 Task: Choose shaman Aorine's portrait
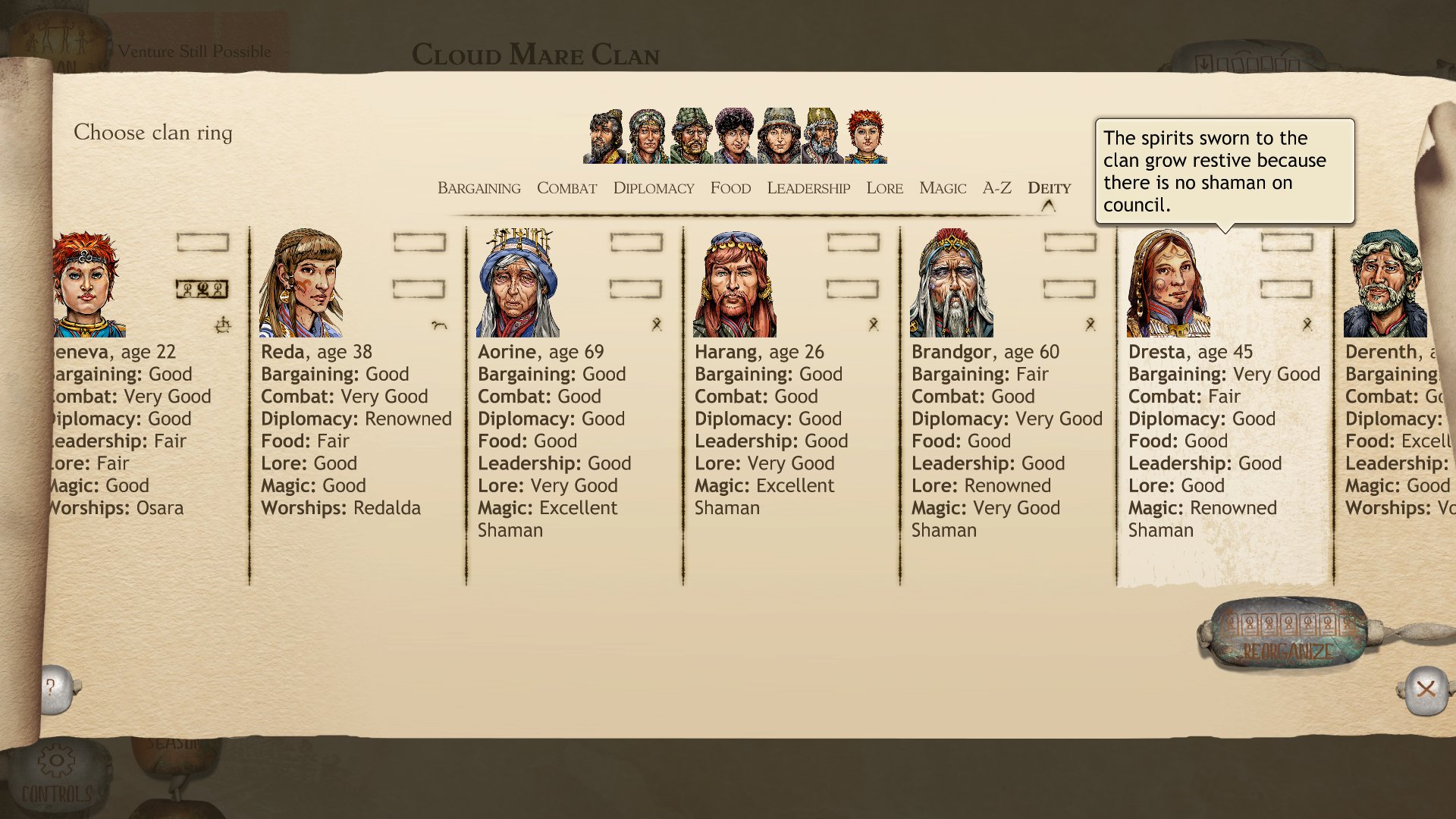[x=517, y=284]
